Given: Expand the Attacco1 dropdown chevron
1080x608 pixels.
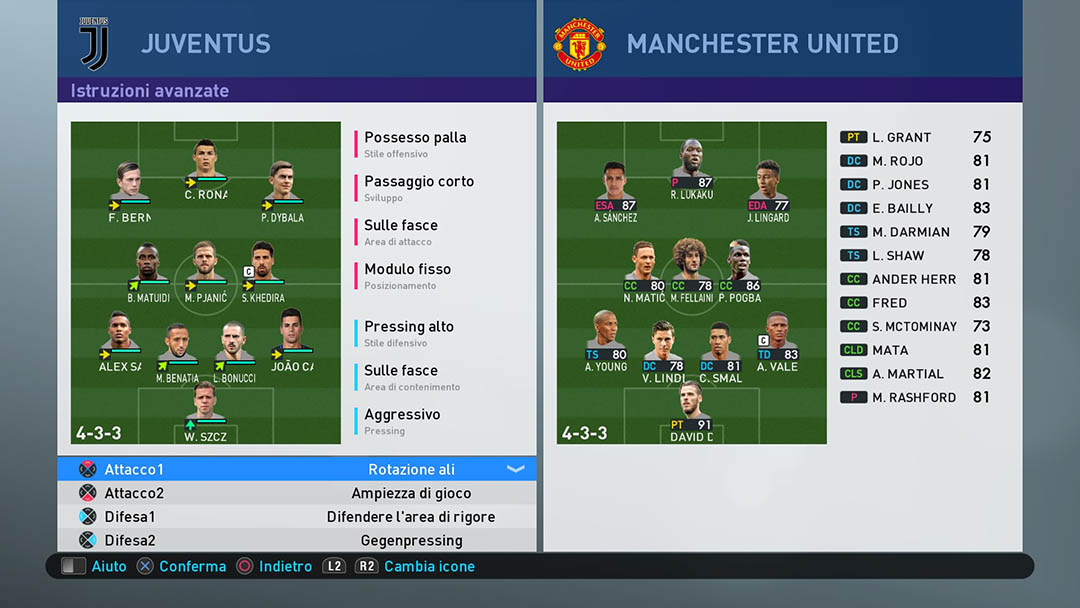Looking at the screenshot, I should tap(516, 469).
